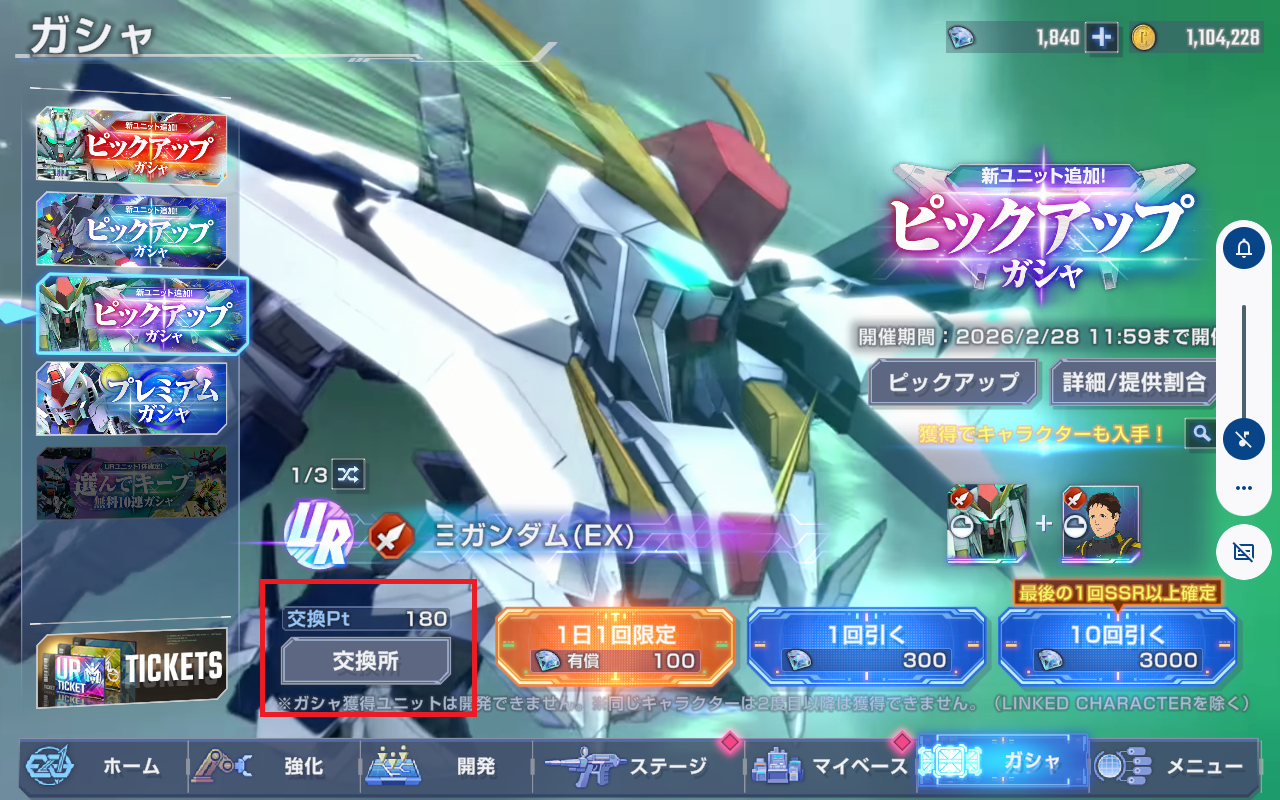Add more diamonds with plus button

pos(1103,37)
